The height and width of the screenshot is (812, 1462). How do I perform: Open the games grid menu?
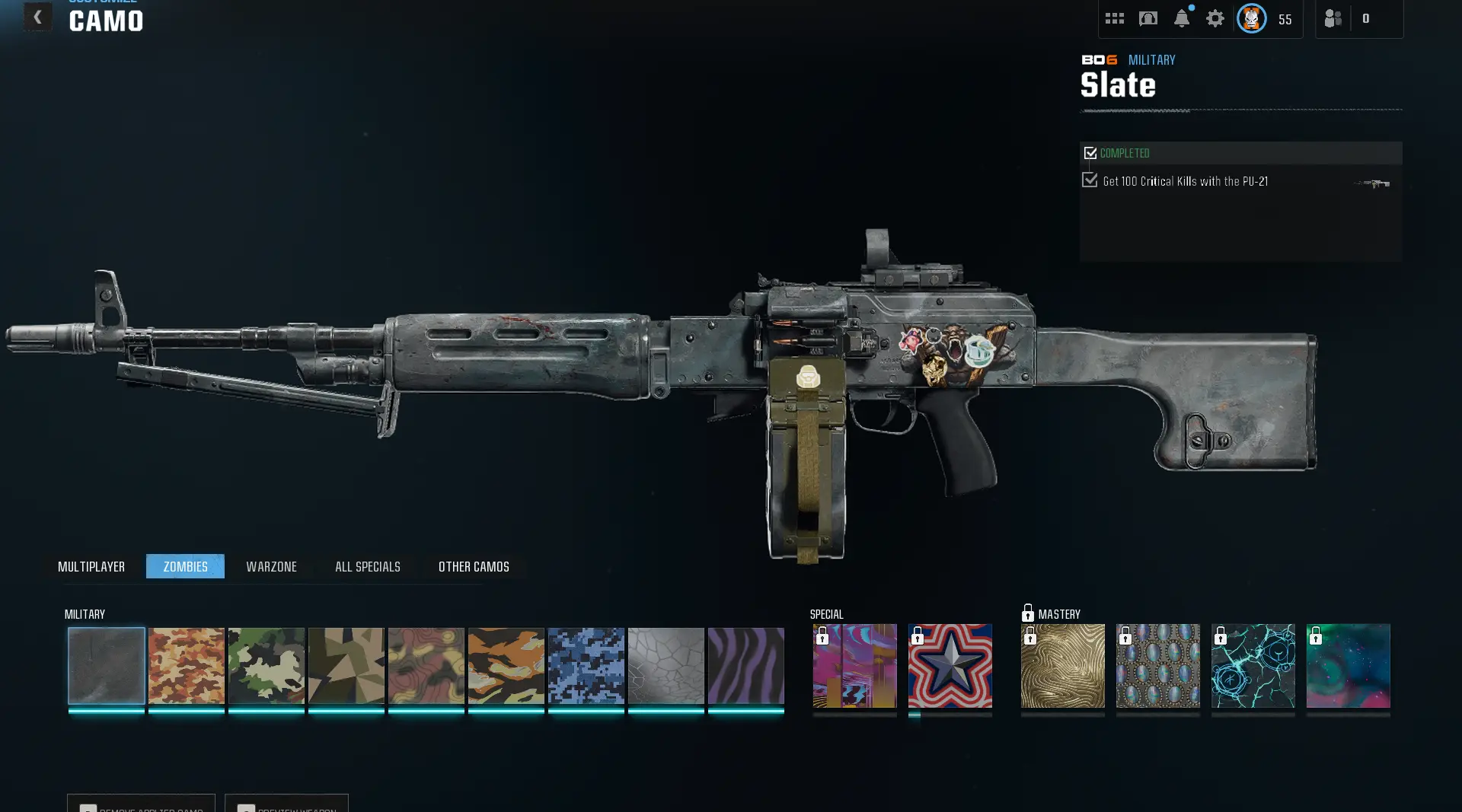click(x=1114, y=18)
